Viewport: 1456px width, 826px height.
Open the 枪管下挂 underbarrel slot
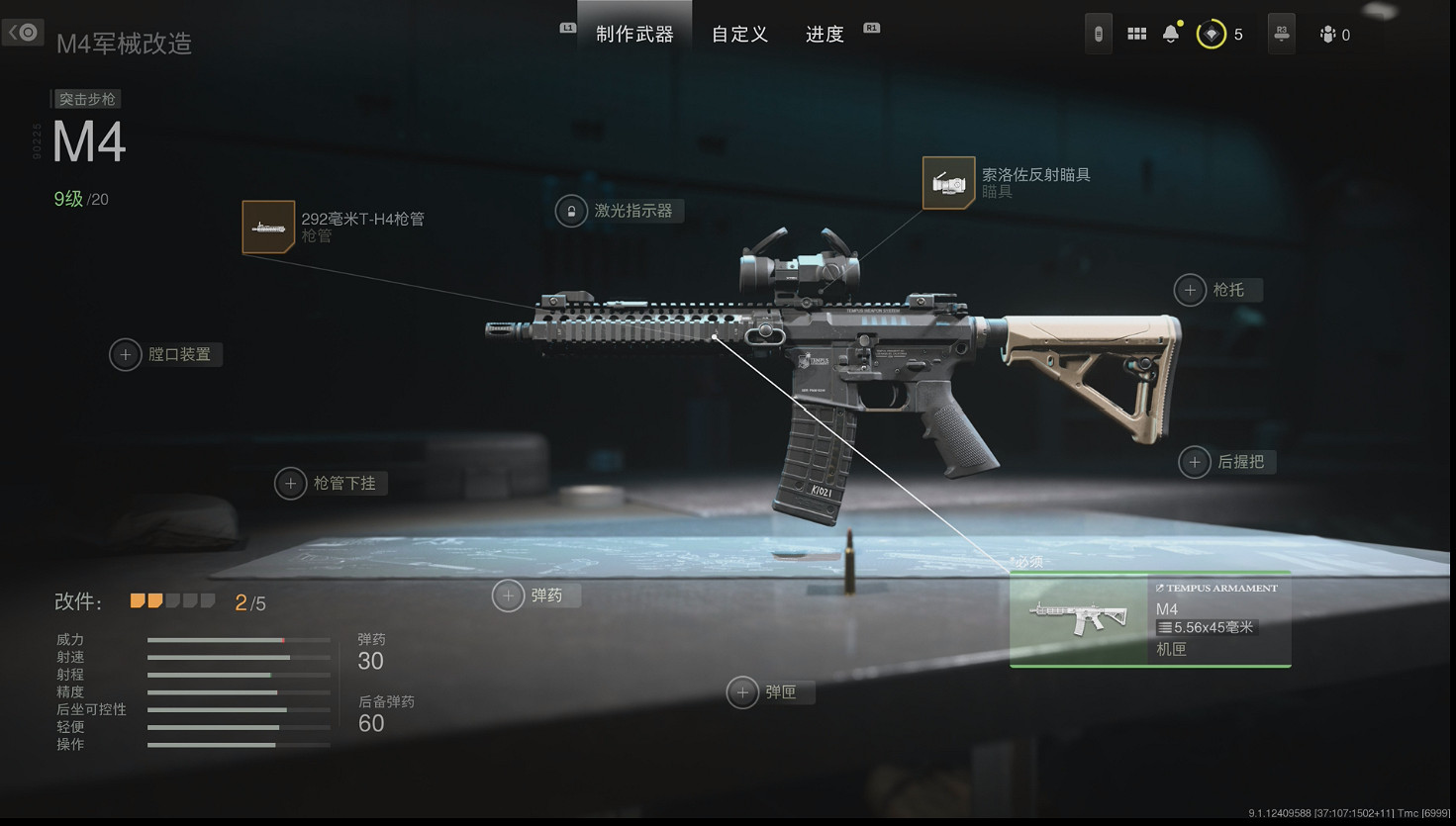pyautogui.click(x=290, y=483)
